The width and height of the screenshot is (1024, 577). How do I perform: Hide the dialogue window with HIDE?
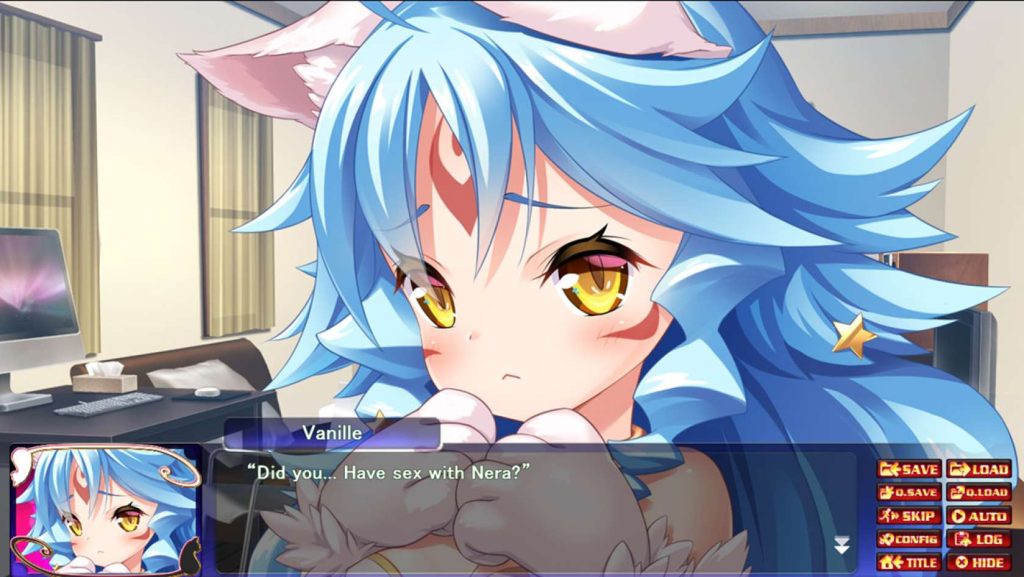point(978,562)
